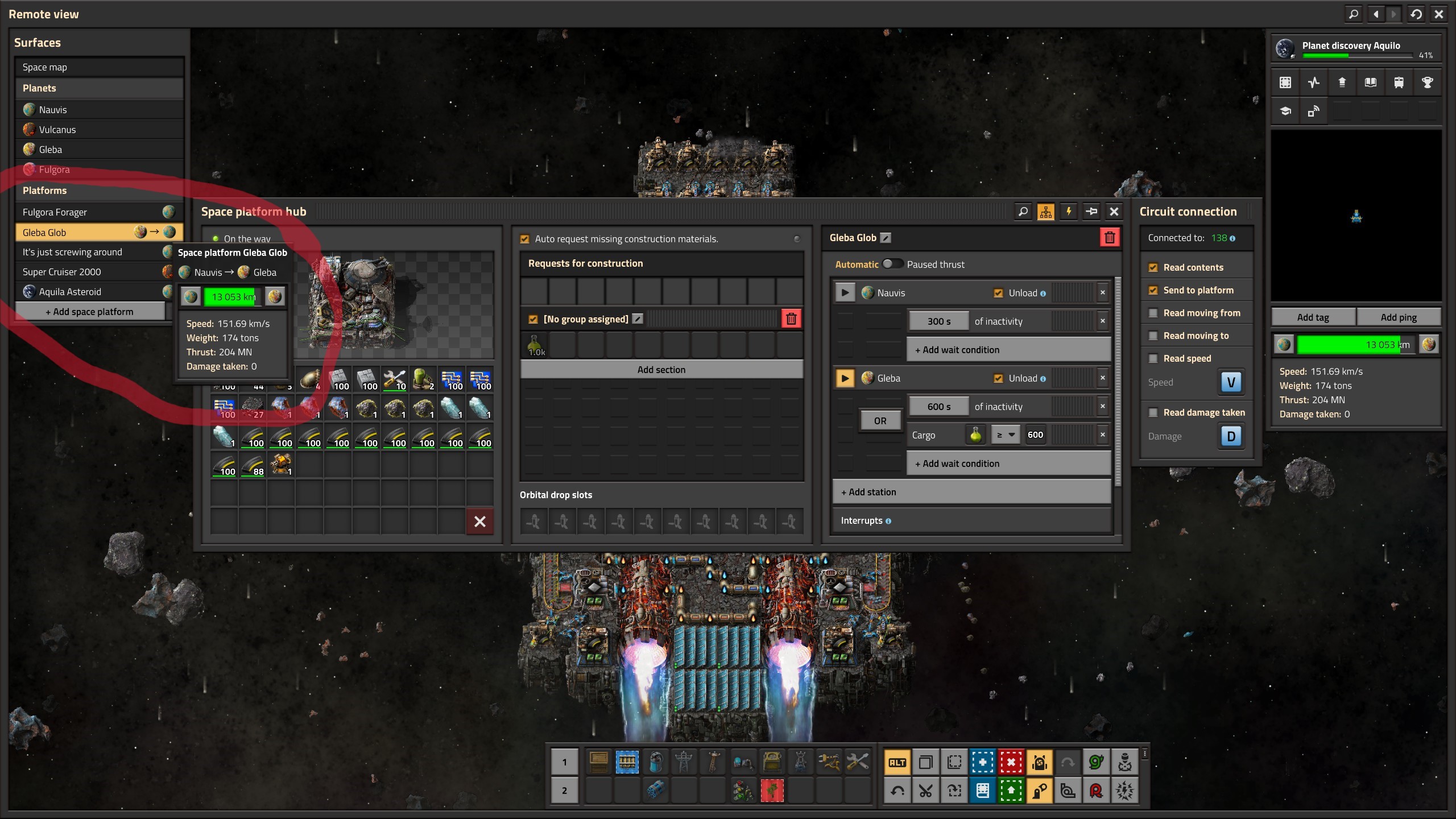Enable the Read speed checkbox
The height and width of the screenshot is (819, 1456).
point(1153,358)
